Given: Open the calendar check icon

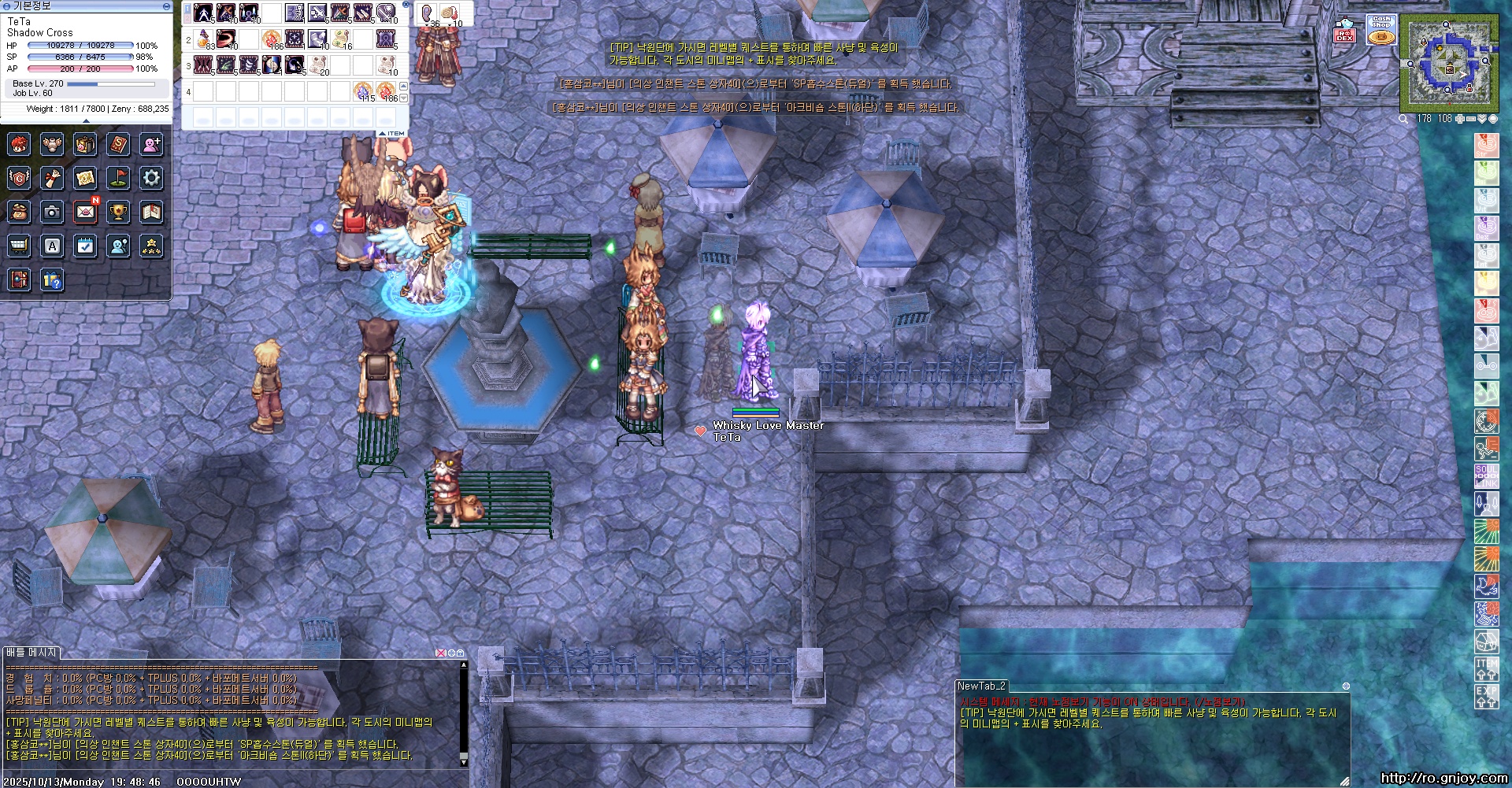Looking at the screenshot, I should (x=85, y=246).
